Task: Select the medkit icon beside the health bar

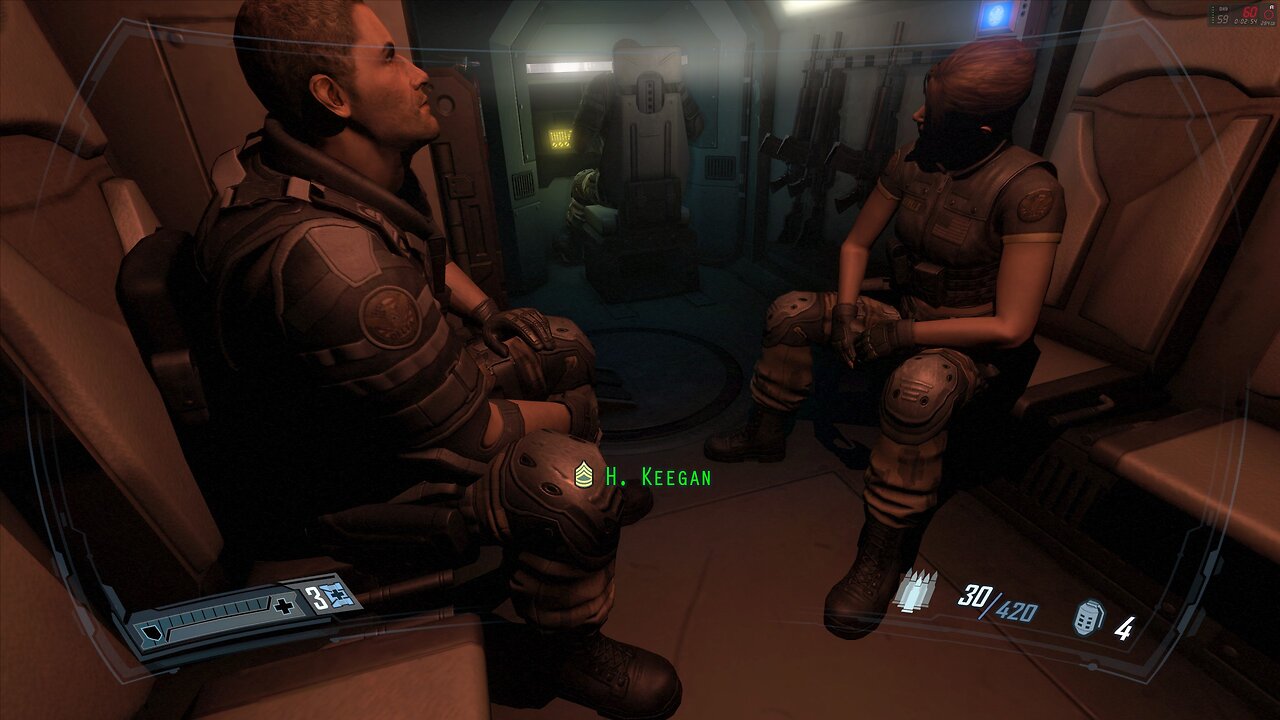Action: (x=345, y=598)
